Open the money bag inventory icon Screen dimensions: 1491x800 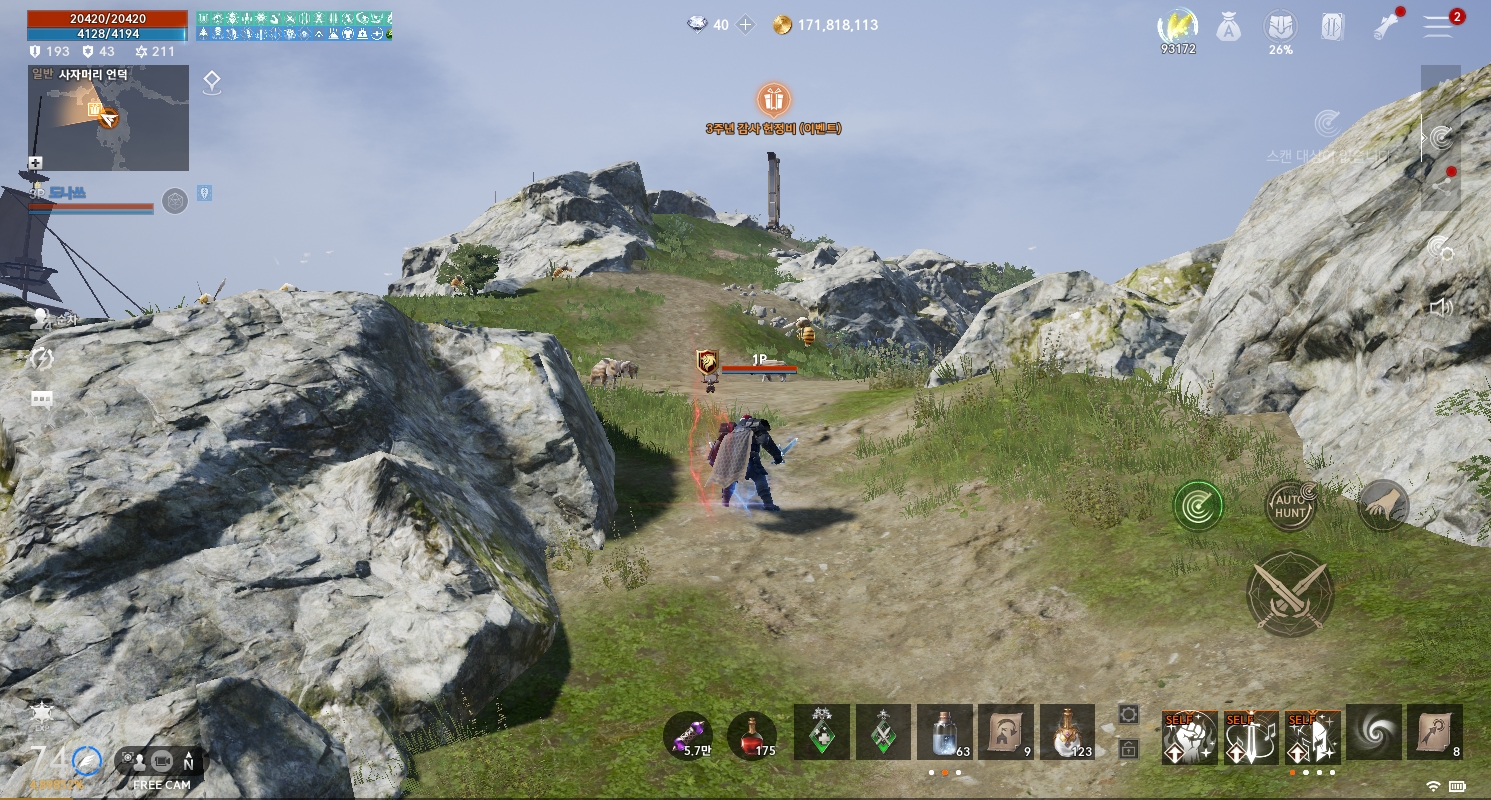pyautogui.click(x=1229, y=28)
